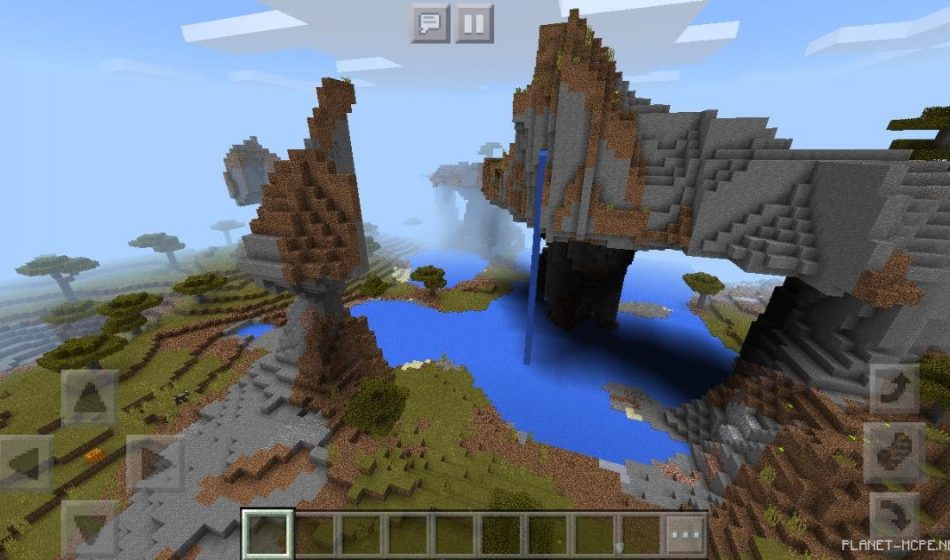Open inventory with the three-dots button
The image size is (950, 560).
[687, 533]
